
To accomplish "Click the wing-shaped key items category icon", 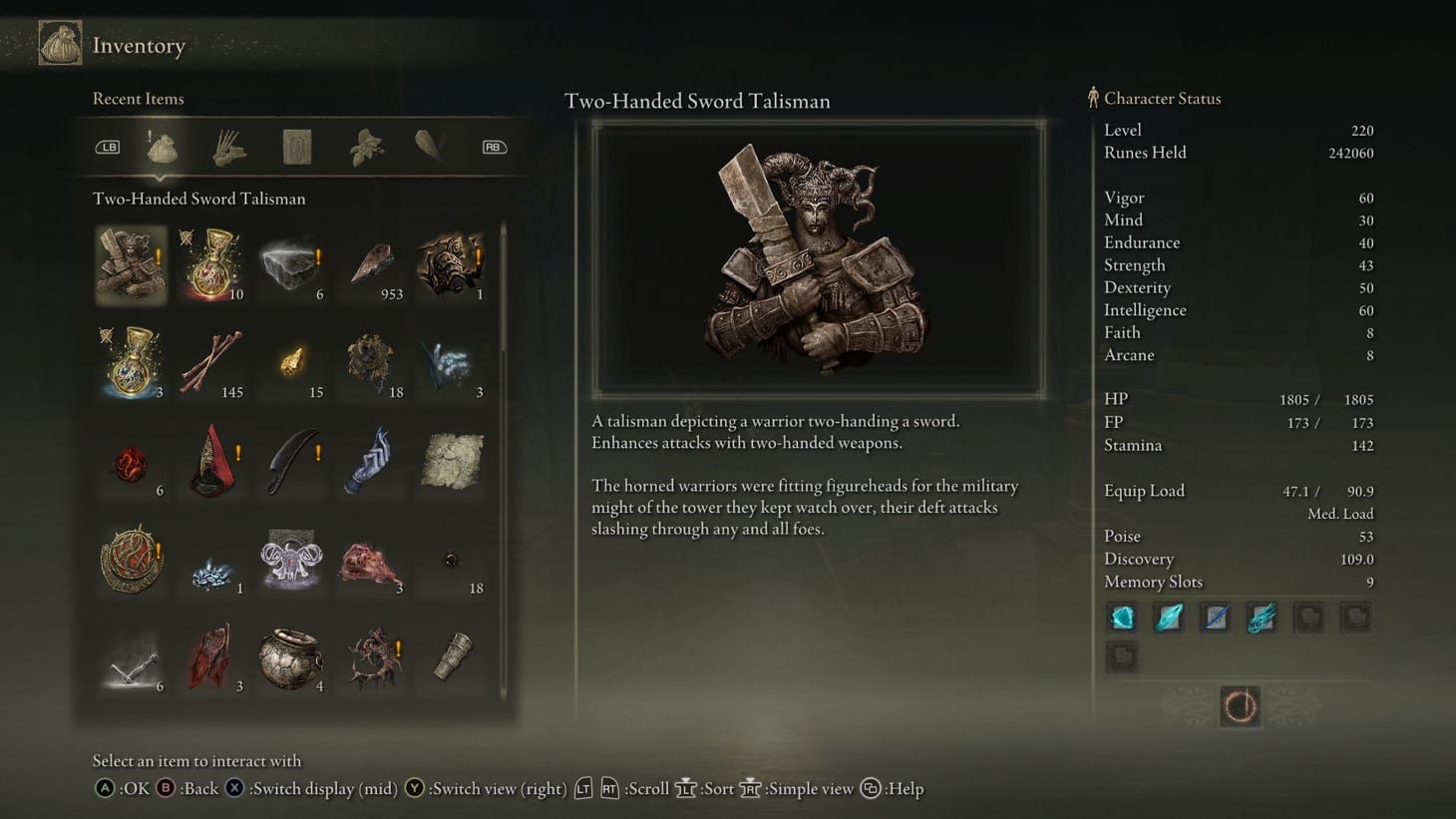I will [429, 146].
